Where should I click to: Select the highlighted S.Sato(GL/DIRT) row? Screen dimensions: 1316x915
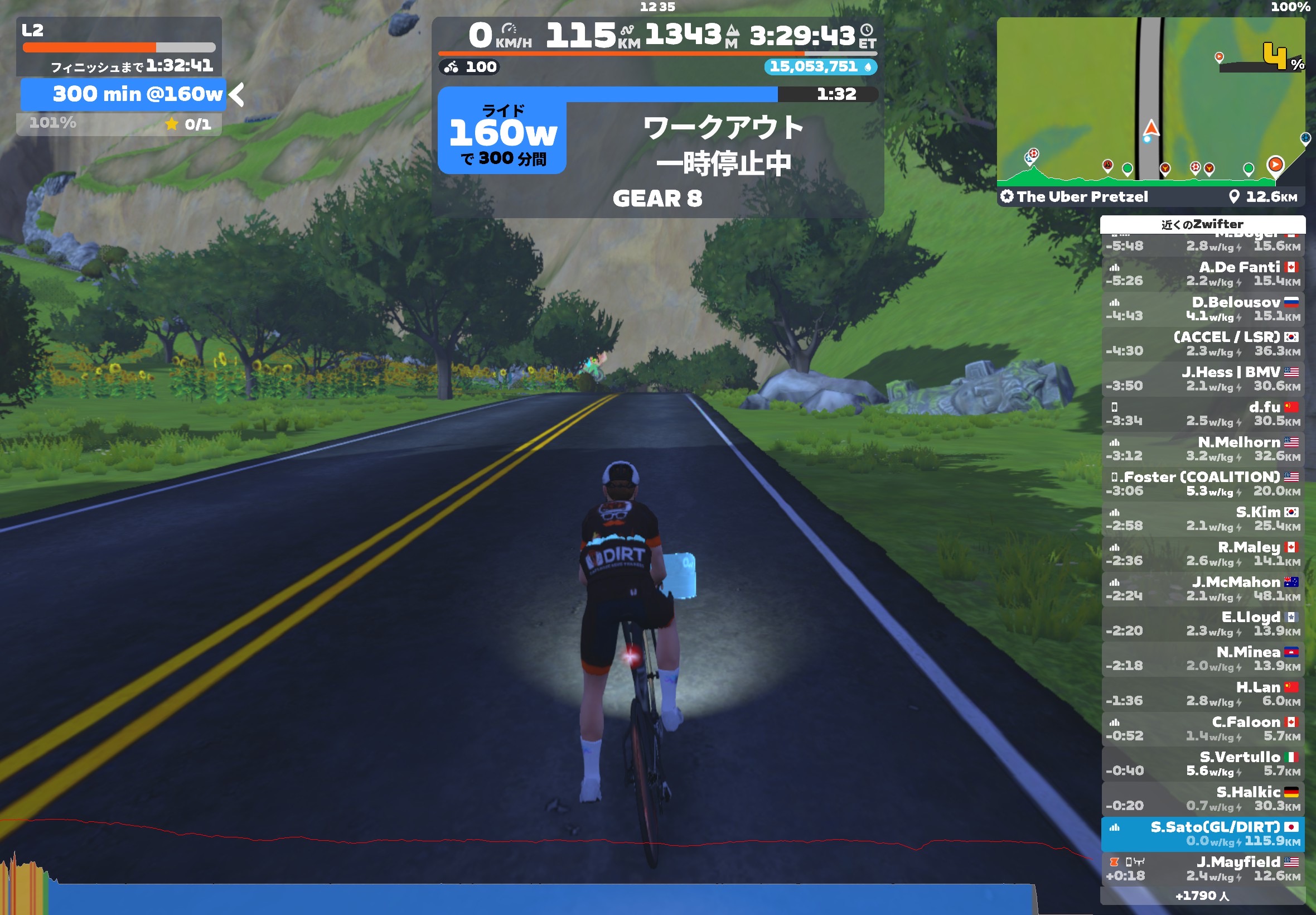coord(1202,834)
